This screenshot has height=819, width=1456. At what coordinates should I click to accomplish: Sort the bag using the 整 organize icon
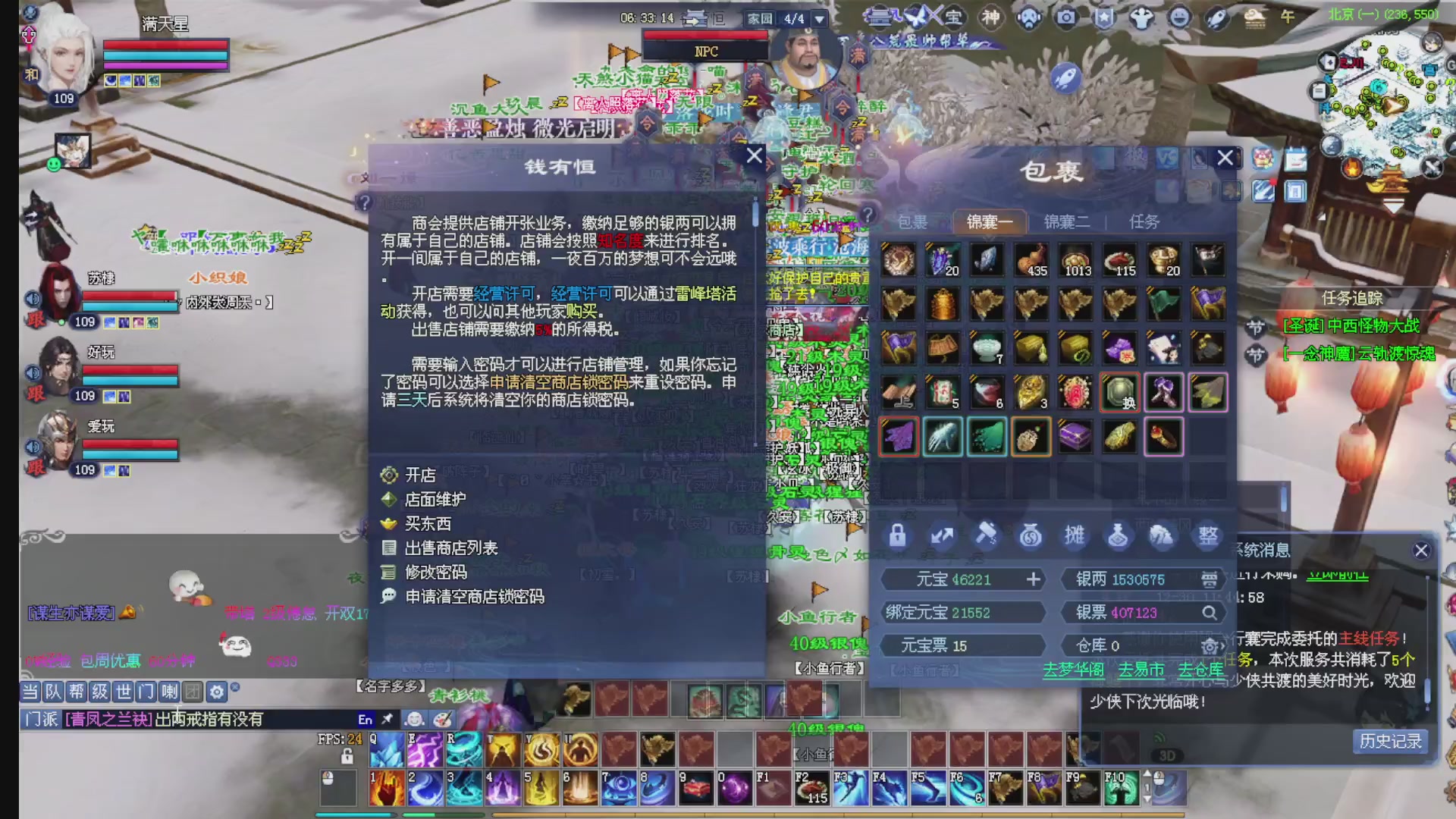point(1207,535)
